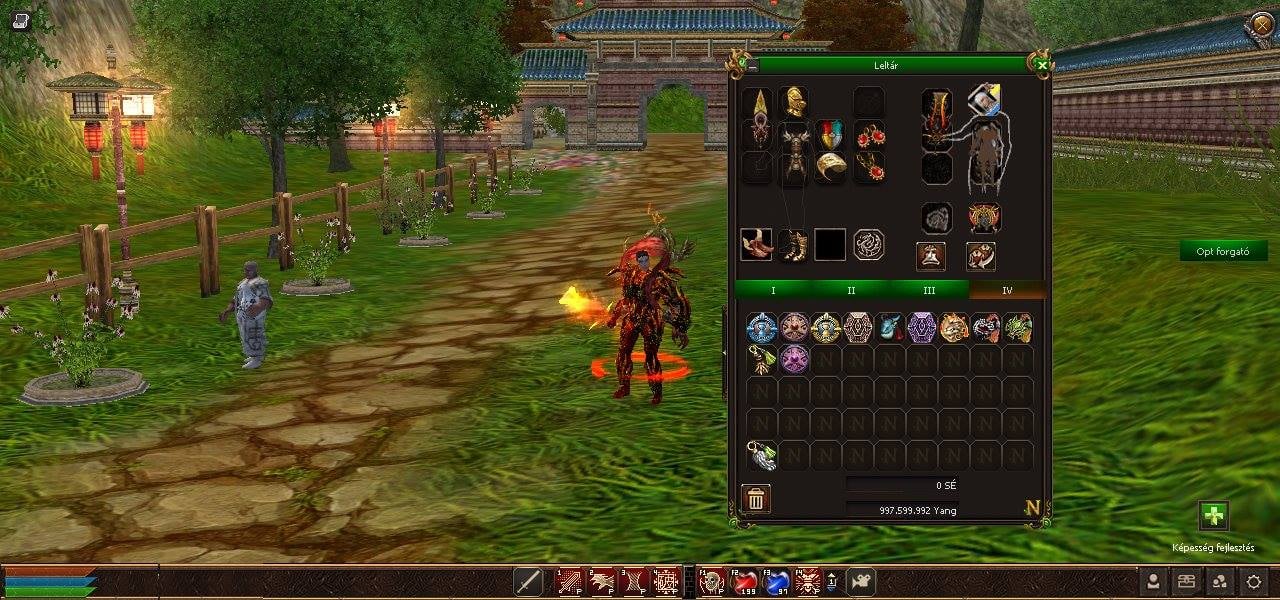The image size is (1280, 600).
Task: Select inventory tab IV
Action: click(x=1007, y=290)
